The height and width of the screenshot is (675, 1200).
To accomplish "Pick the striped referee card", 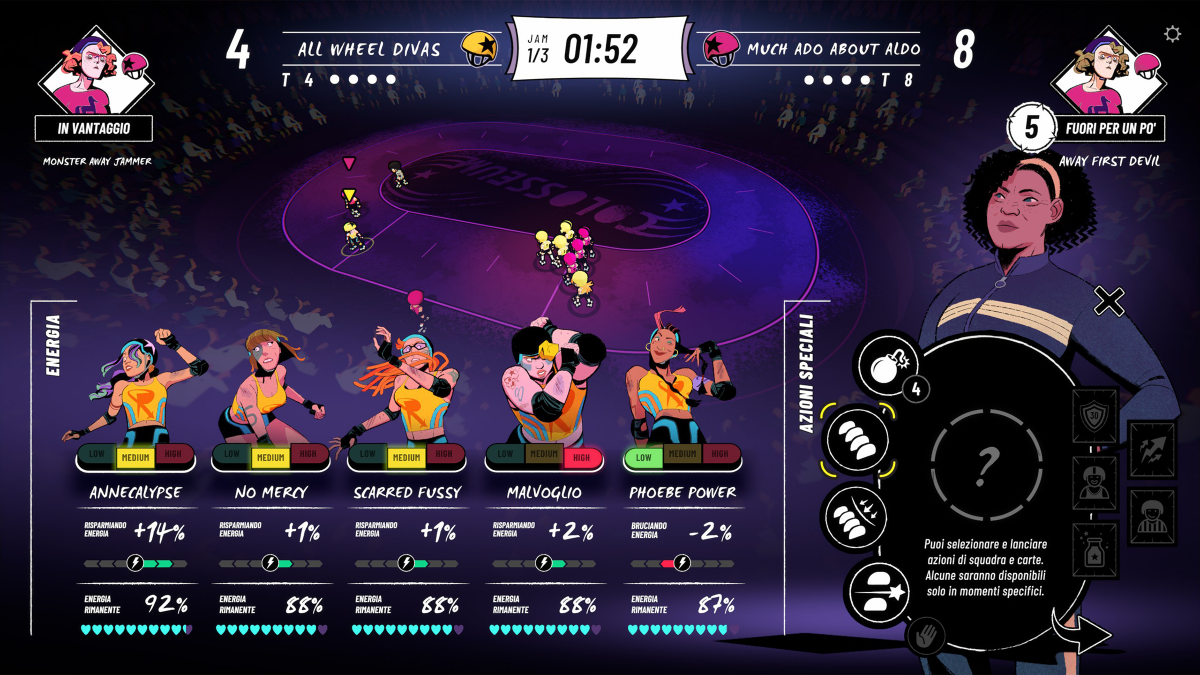I will pos(1151,516).
